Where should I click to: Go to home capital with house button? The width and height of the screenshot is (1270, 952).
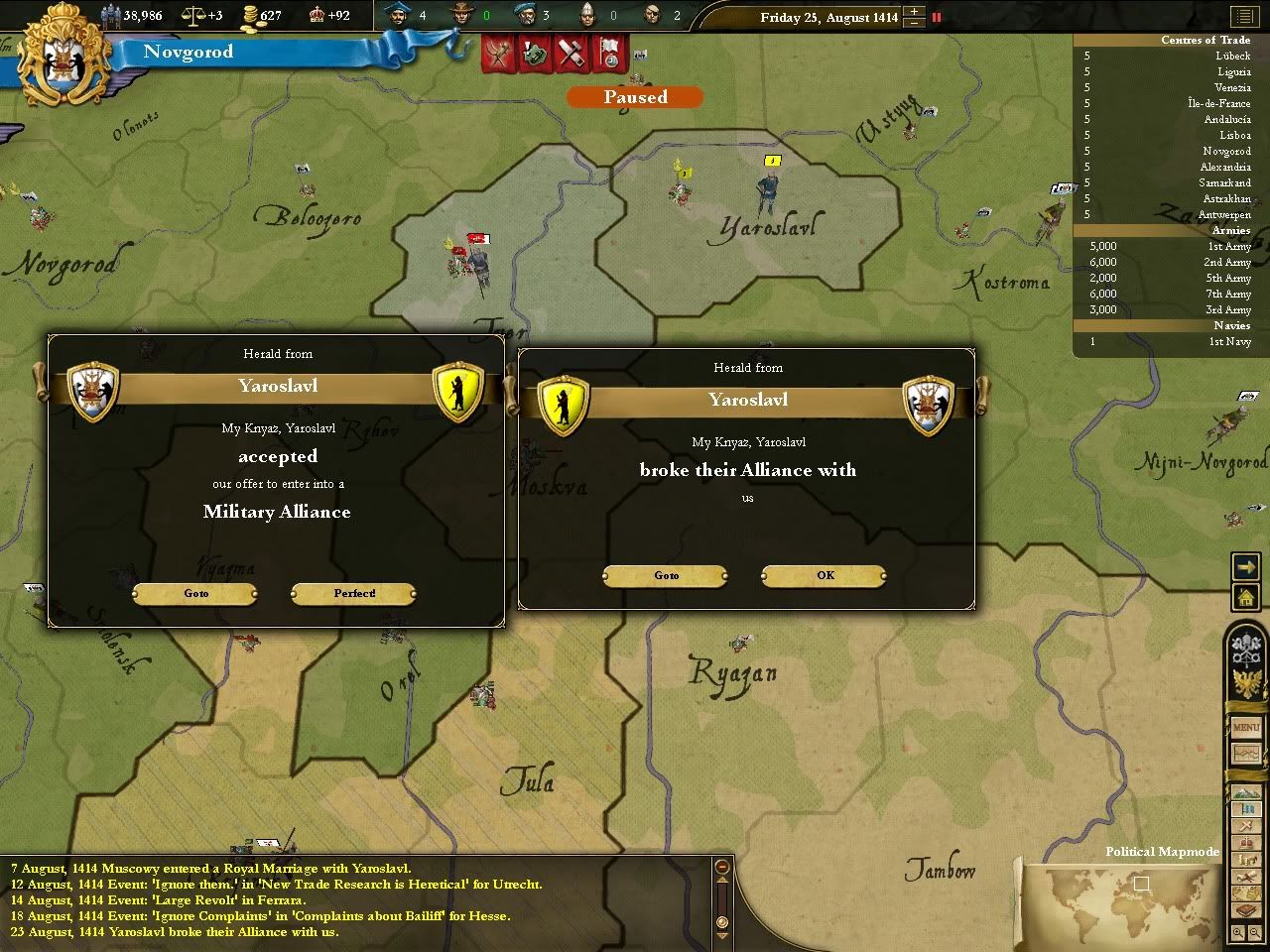tap(1245, 596)
